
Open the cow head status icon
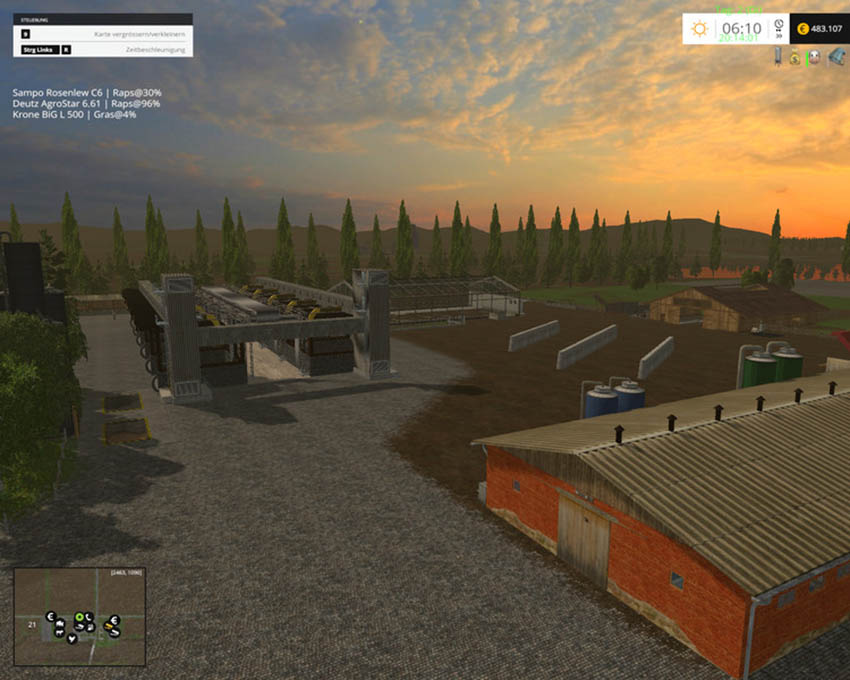click(x=813, y=58)
